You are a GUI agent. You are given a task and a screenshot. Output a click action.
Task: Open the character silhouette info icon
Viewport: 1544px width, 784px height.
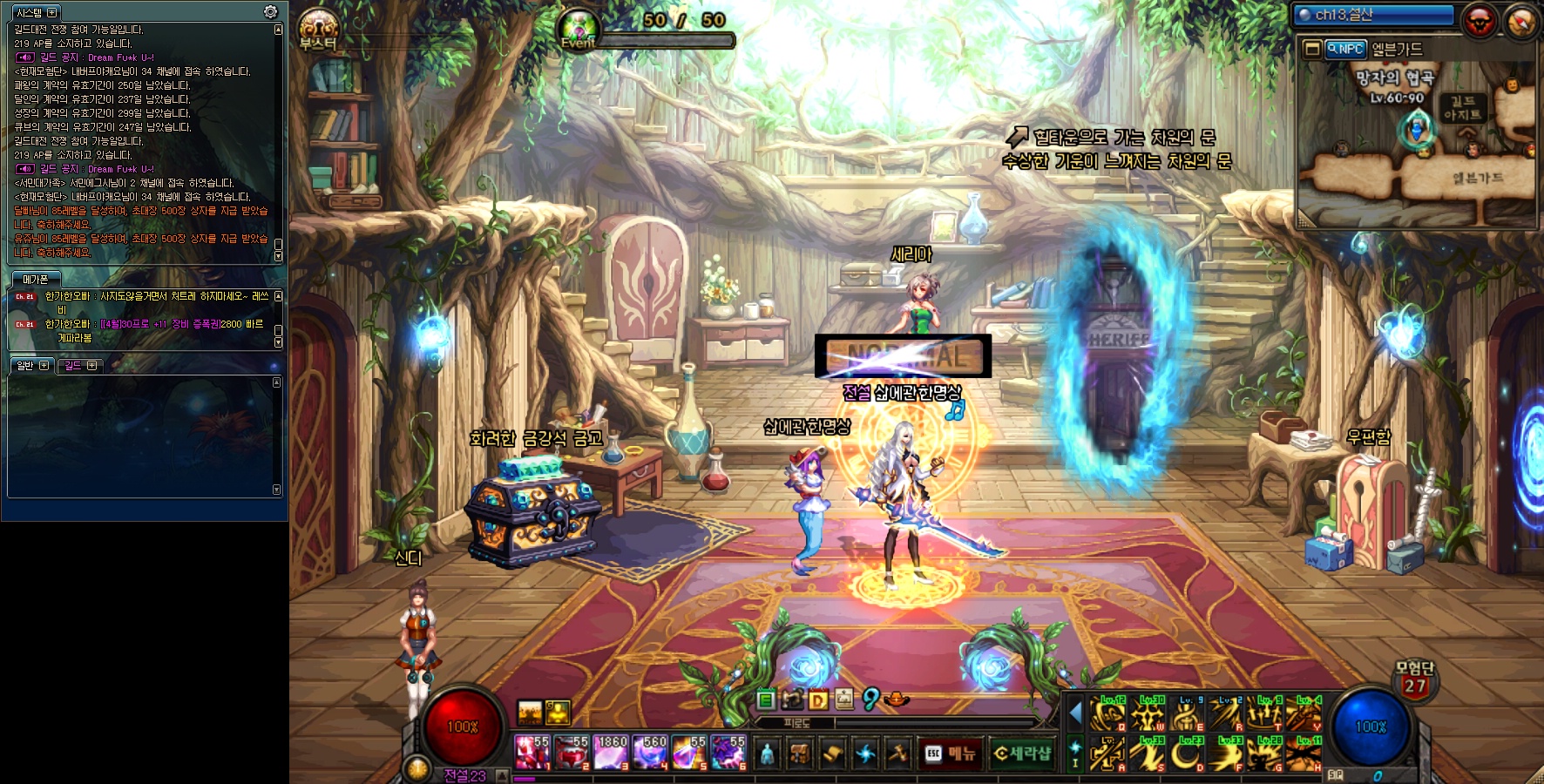pyautogui.click(x=767, y=754)
